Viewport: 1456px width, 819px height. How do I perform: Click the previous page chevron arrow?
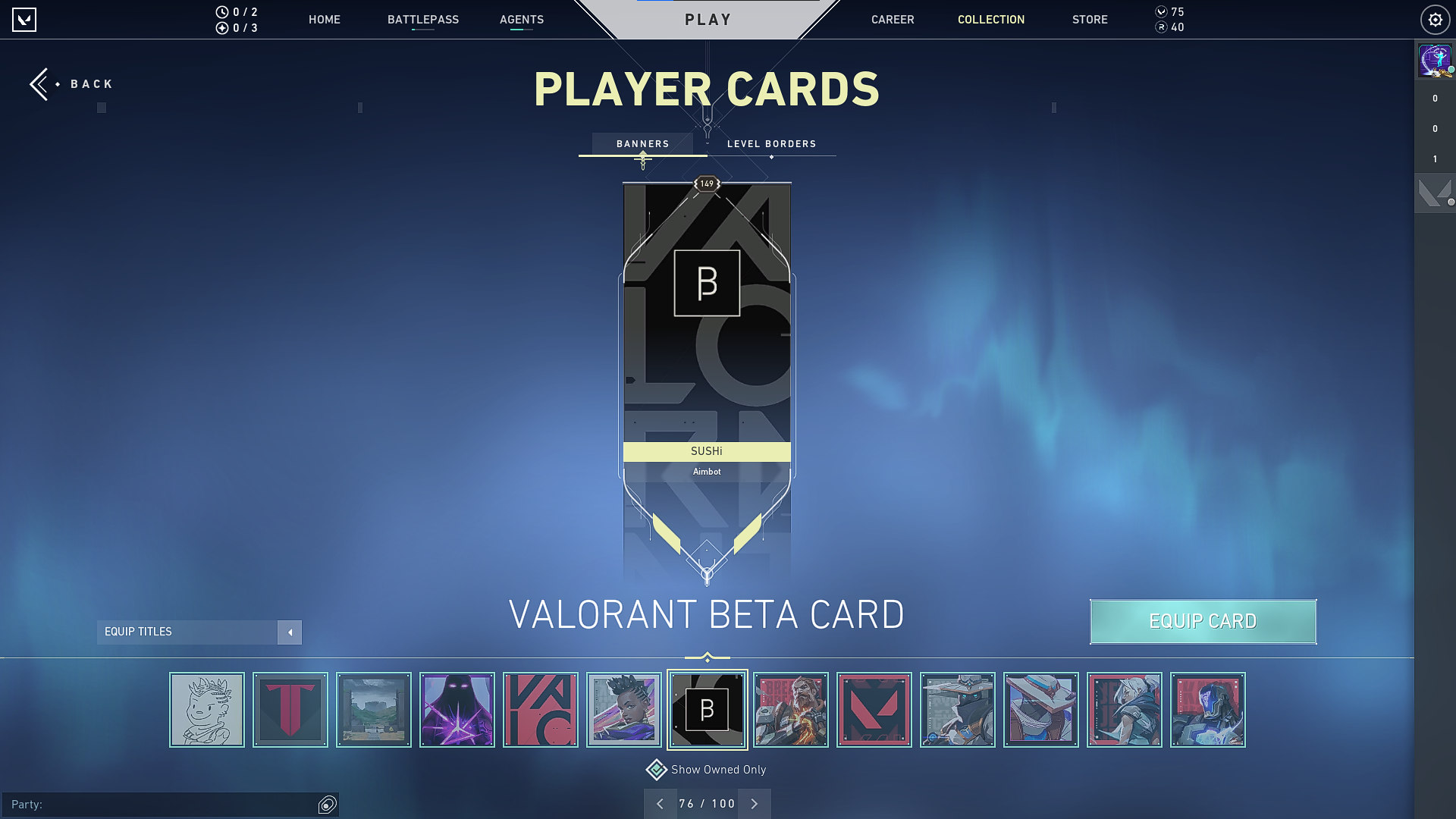coord(661,803)
